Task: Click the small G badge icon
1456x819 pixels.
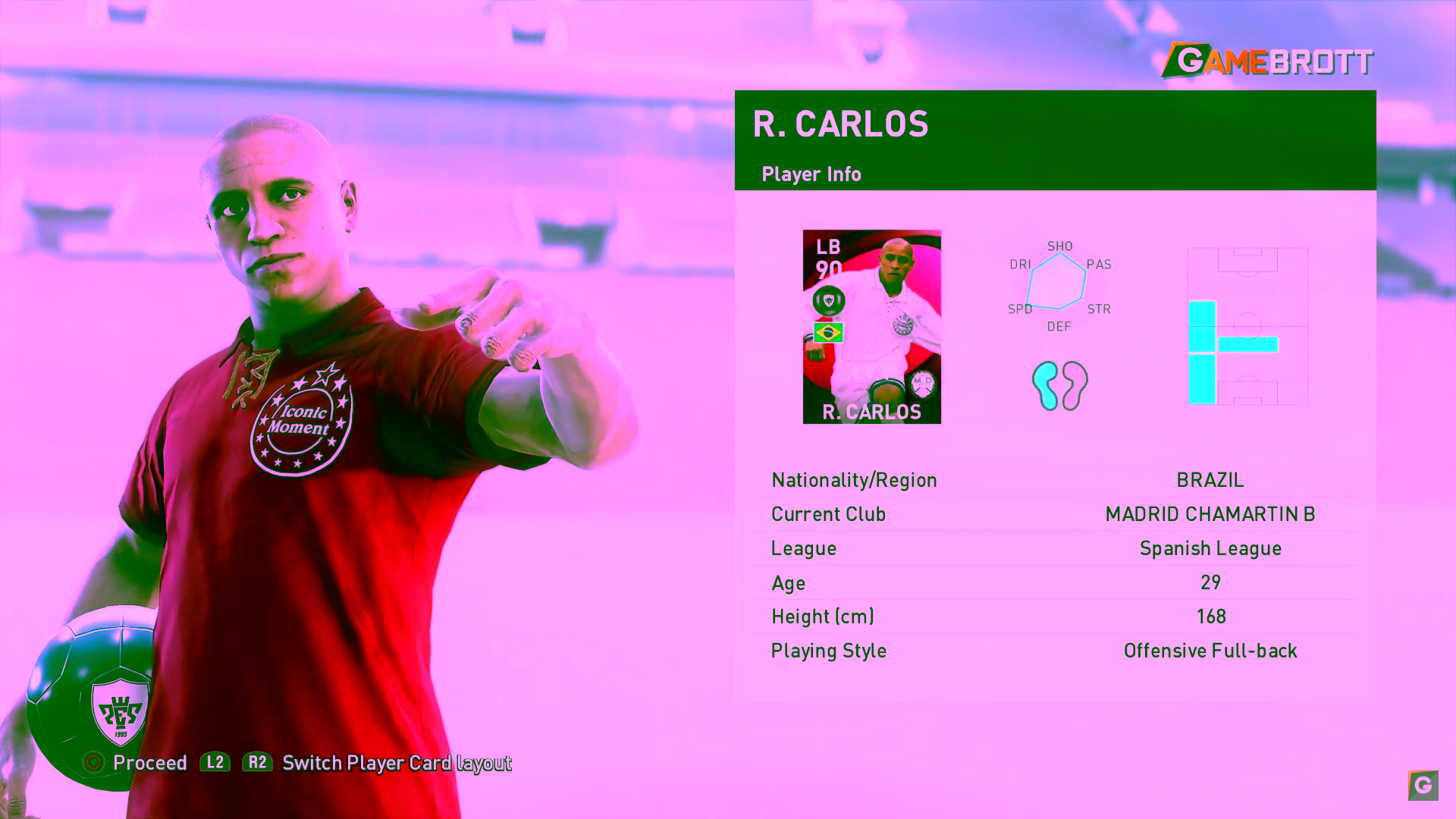Action: (1423, 785)
